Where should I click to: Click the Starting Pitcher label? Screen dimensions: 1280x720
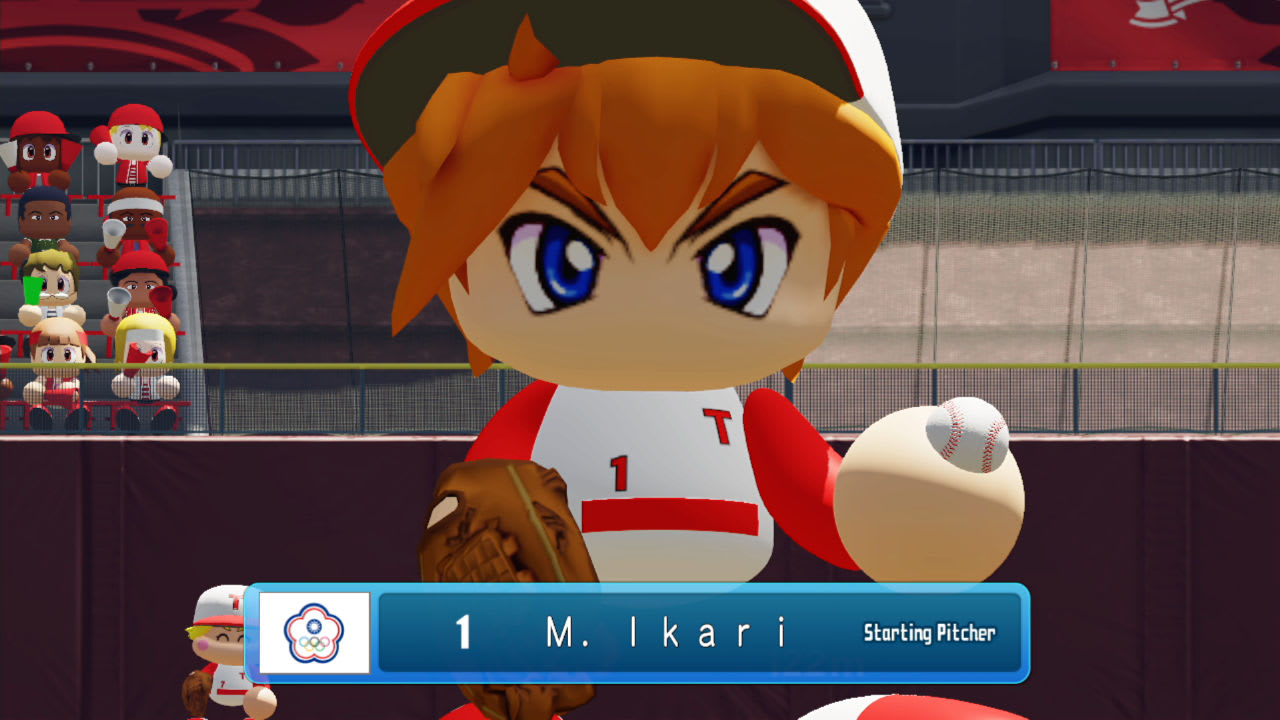[930, 633]
